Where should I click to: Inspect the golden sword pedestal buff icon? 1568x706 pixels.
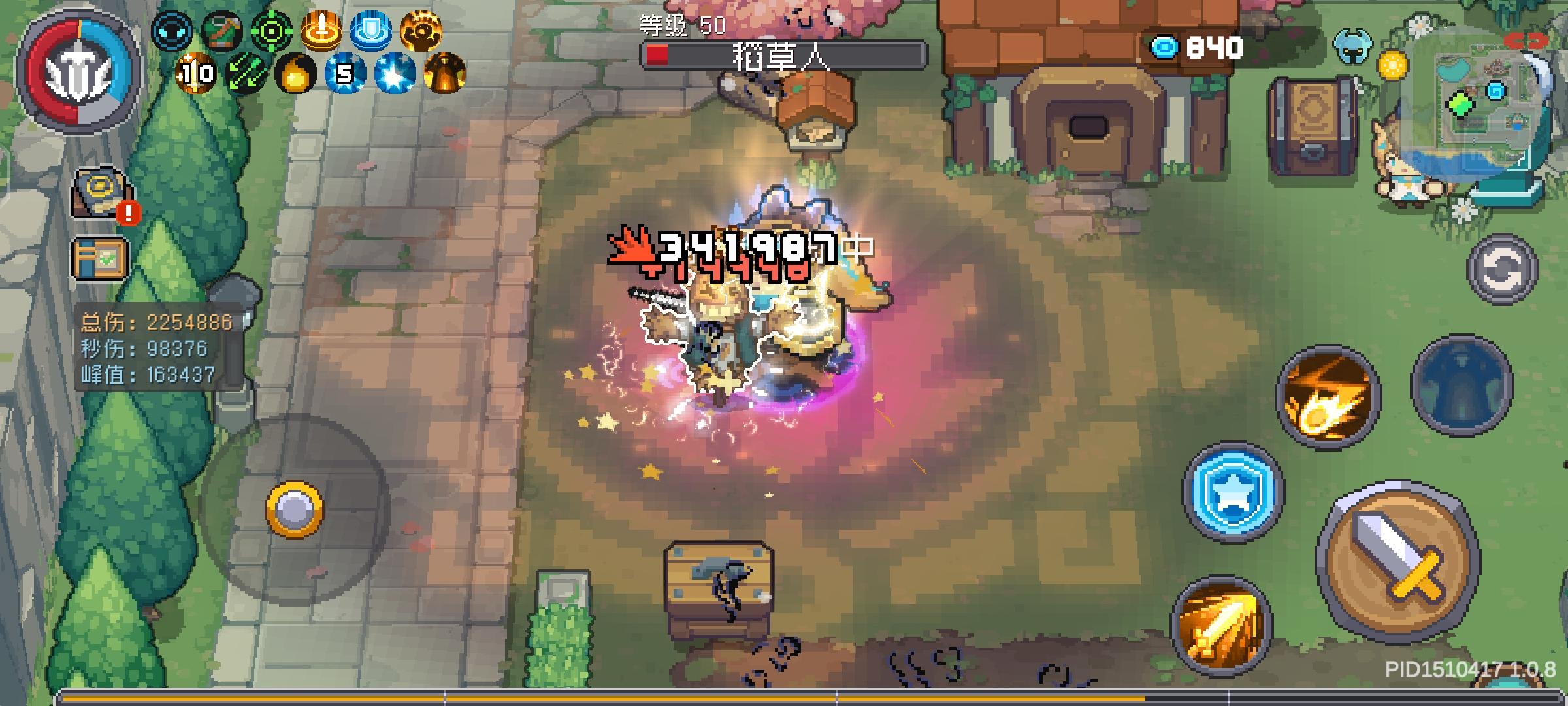pyautogui.click(x=321, y=31)
